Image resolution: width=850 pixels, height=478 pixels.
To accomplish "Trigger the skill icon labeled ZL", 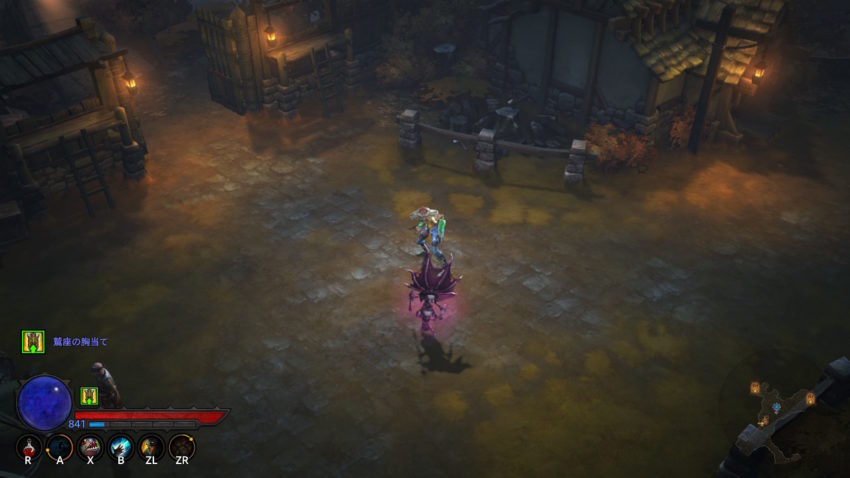I will pyautogui.click(x=151, y=447).
